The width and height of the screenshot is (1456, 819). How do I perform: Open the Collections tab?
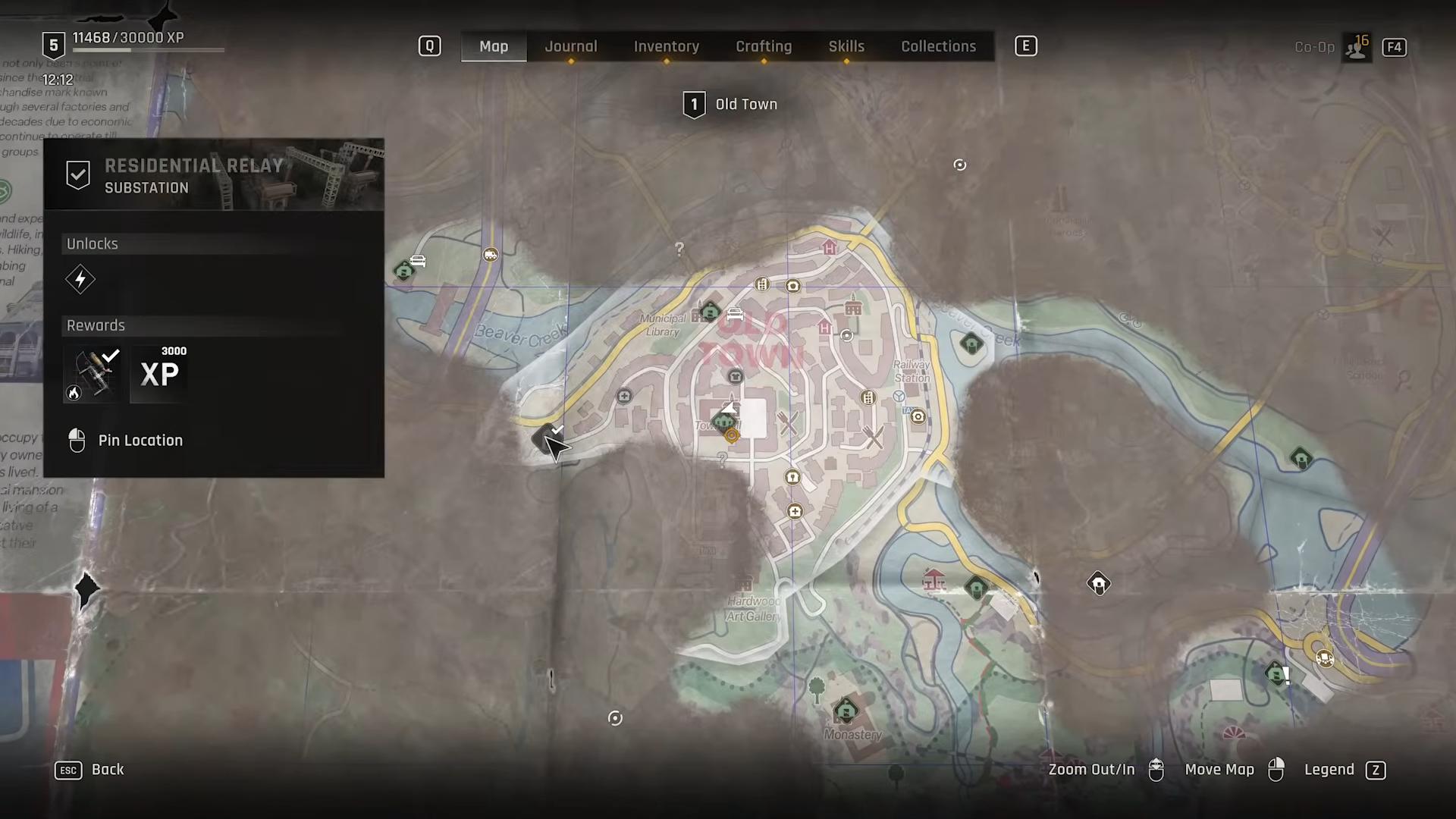pos(938,46)
